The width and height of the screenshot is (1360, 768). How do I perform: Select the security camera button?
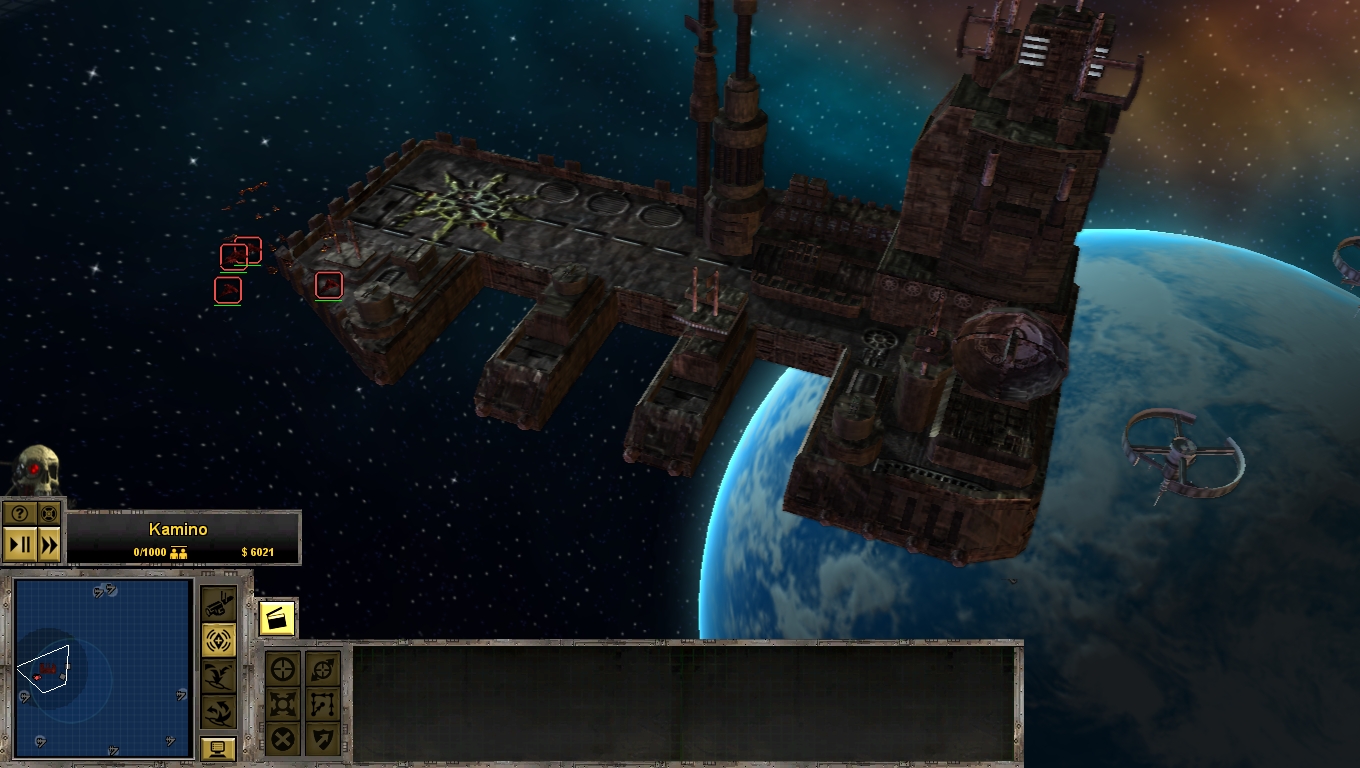(219, 604)
